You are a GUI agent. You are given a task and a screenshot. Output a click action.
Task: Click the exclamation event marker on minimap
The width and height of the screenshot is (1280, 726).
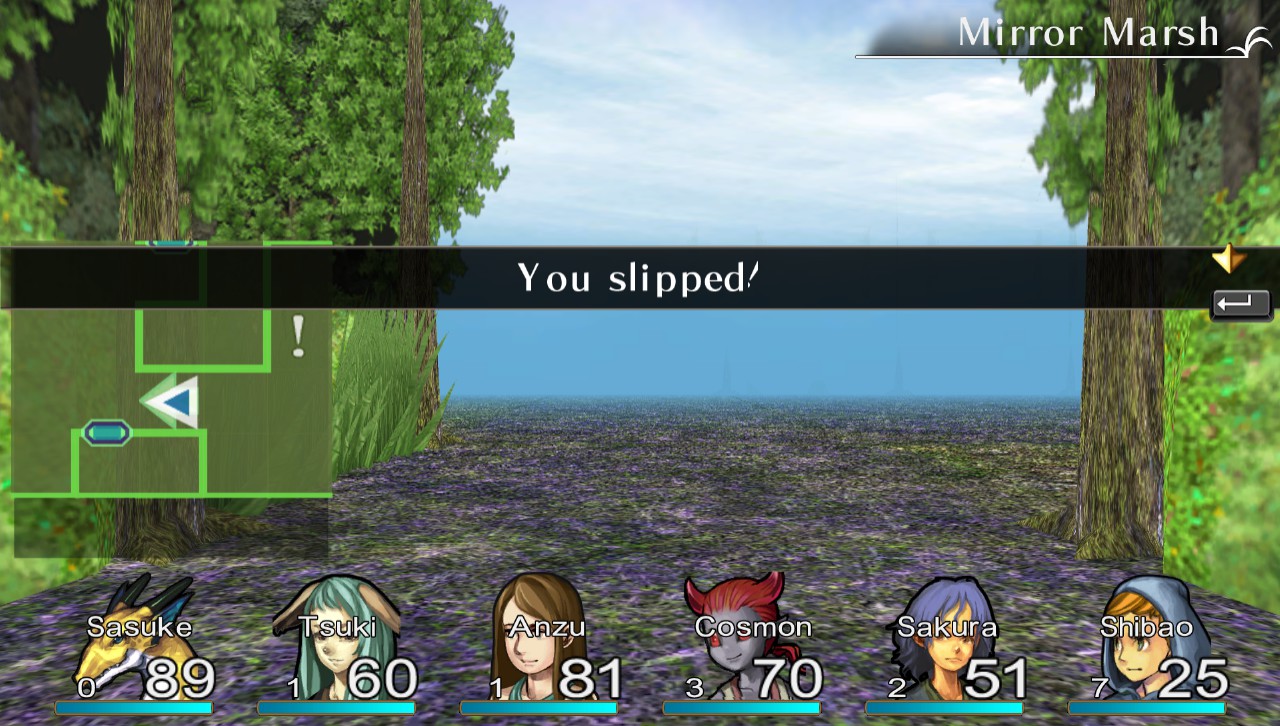pos(297,337)
